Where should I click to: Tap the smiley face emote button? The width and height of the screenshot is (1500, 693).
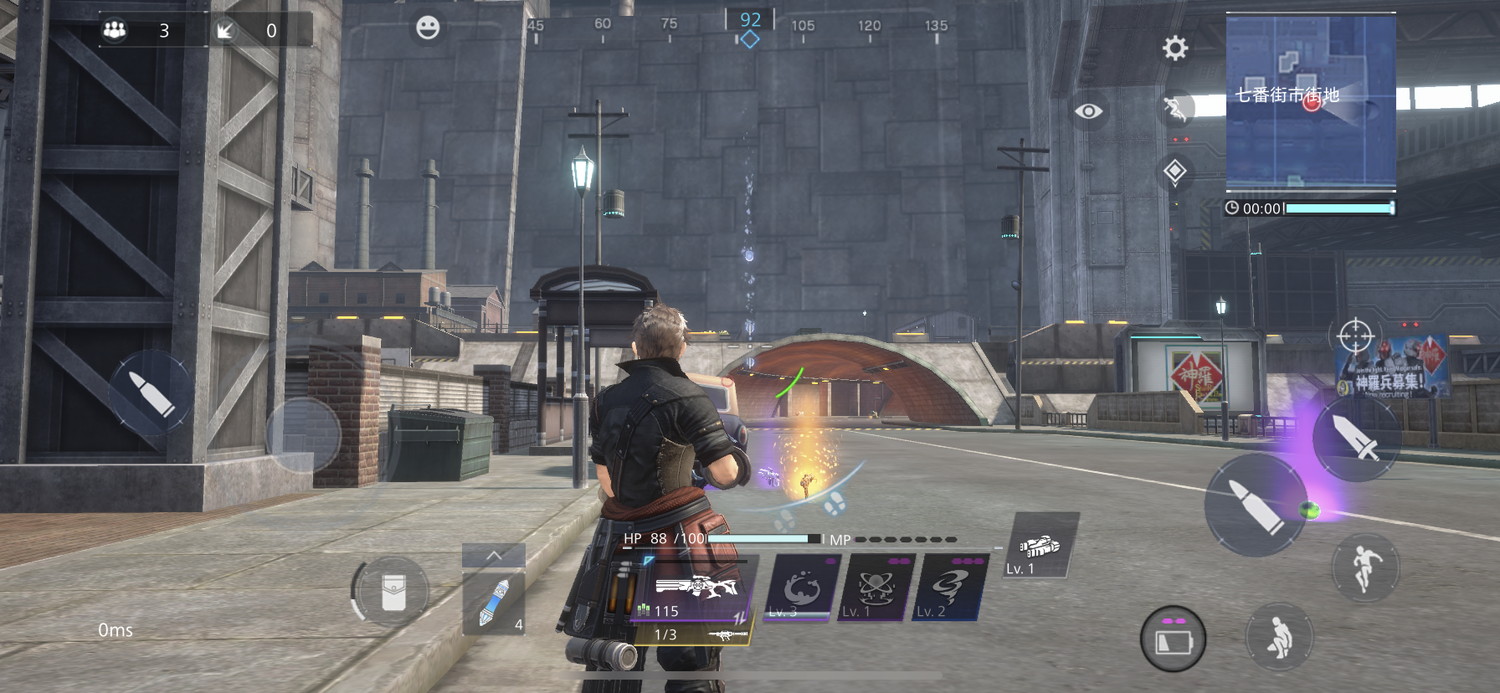click(x=428, y=28)
